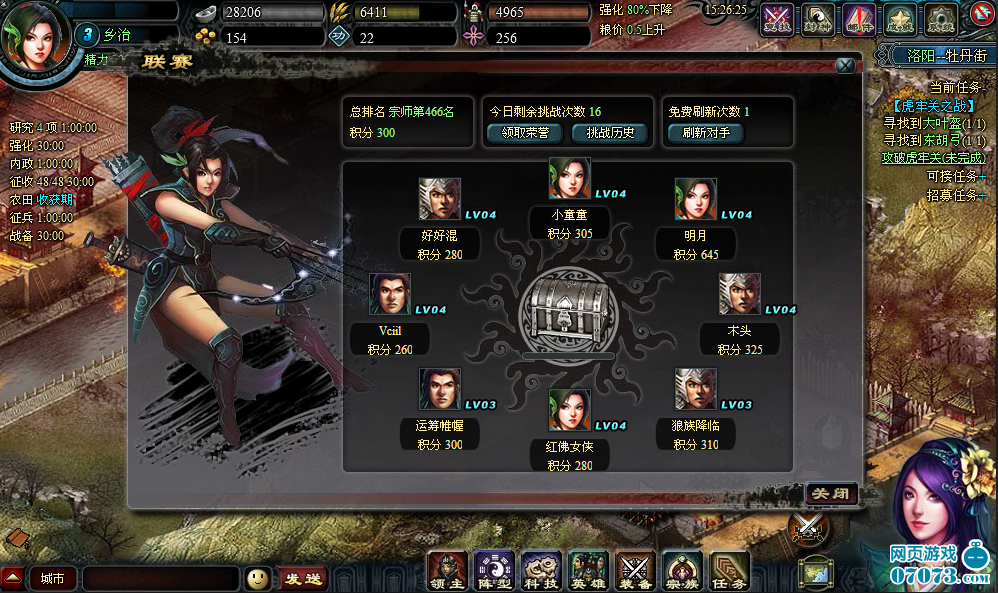Choose opponent 好好混 portrait
The width and height of the screenshot is (998, 593).
pyautogui.click(x=439, y=199)
